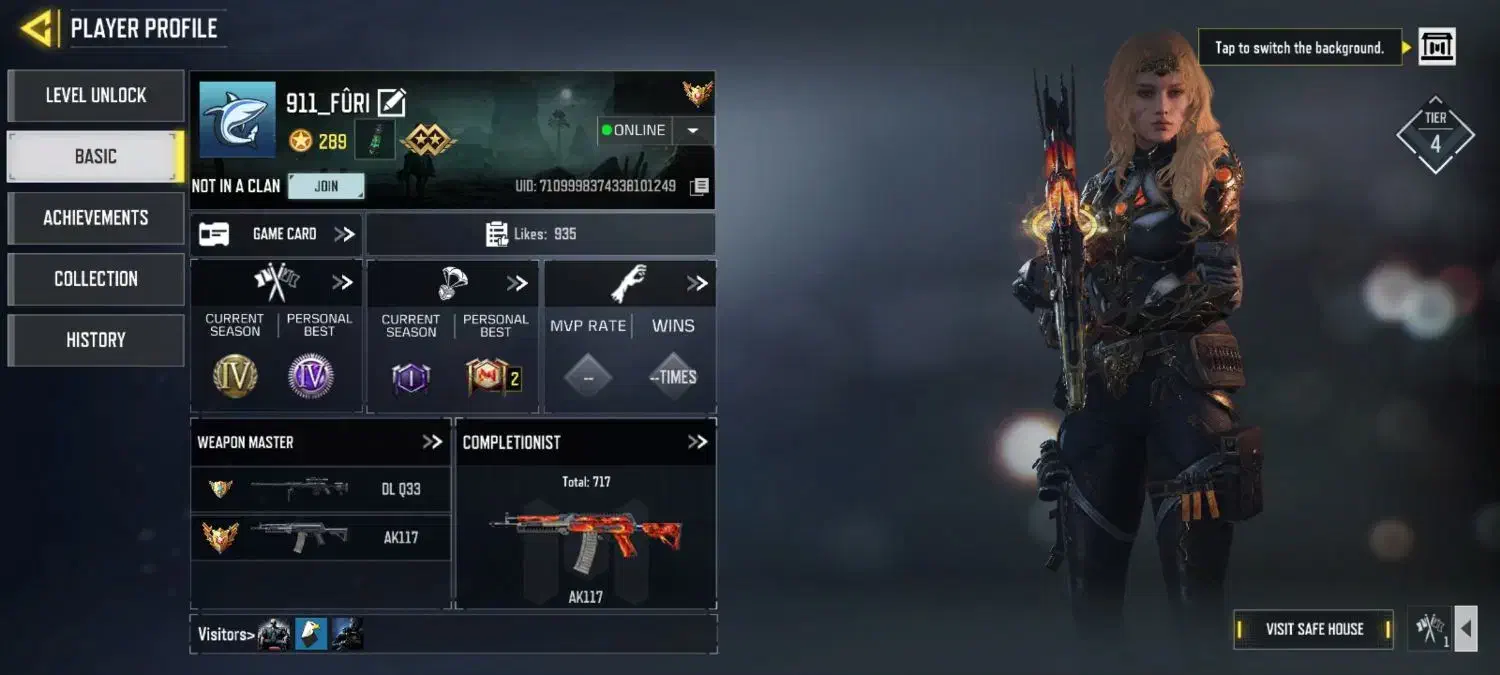Open the Visitors list
The image size is (1500, 675).
coord(222,634)
